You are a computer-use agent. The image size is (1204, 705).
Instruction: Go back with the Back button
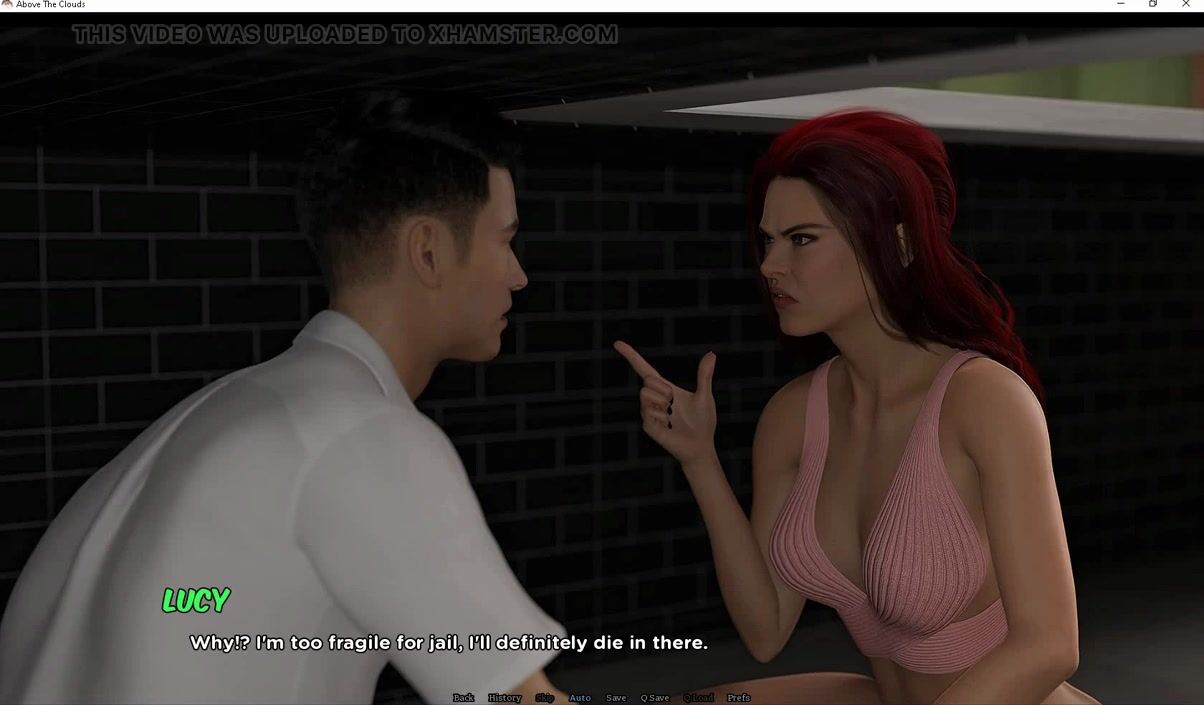(463, 698)
